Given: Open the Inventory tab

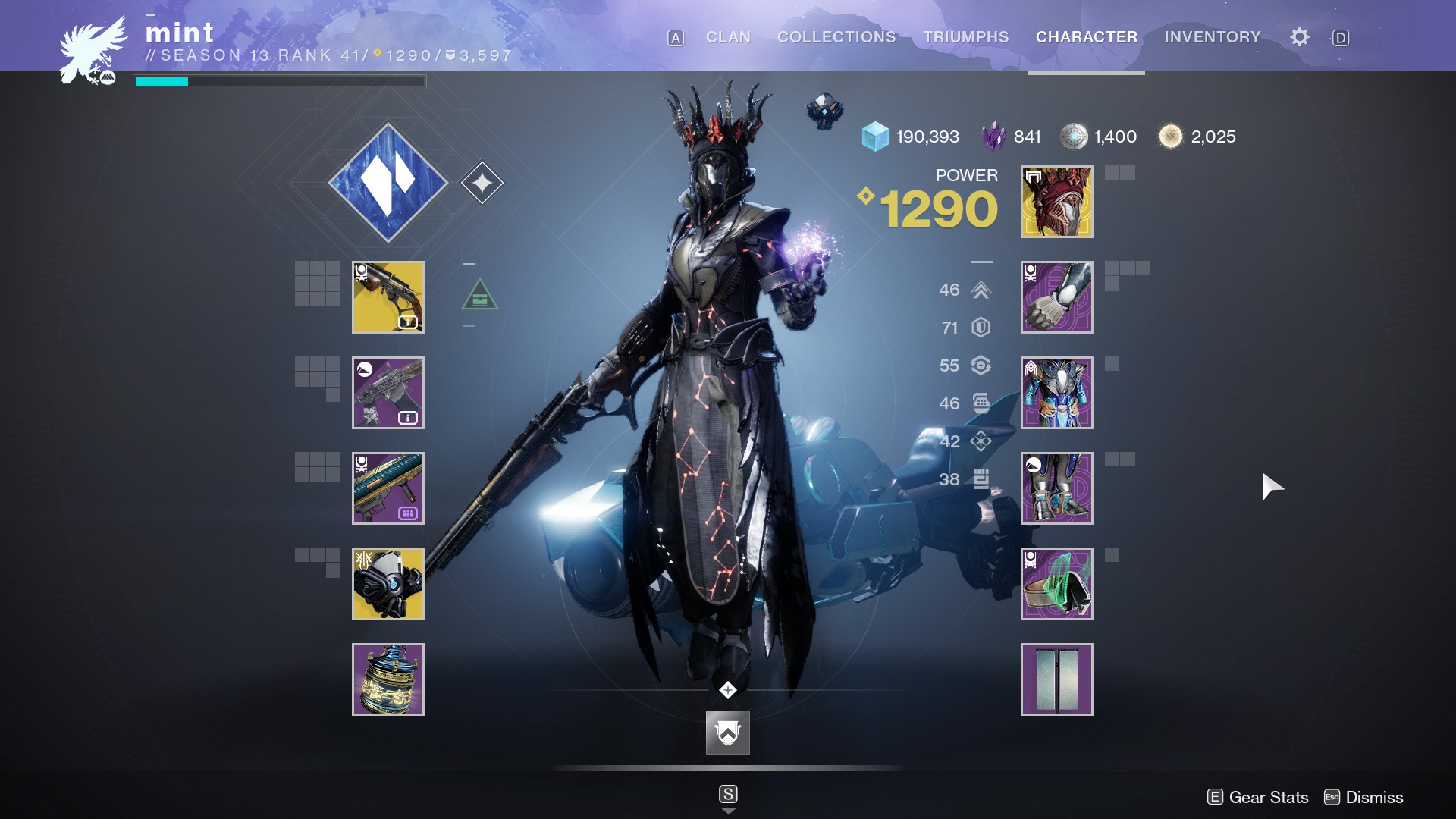Looking at the screenshot, I should (x=1212, y=37).
